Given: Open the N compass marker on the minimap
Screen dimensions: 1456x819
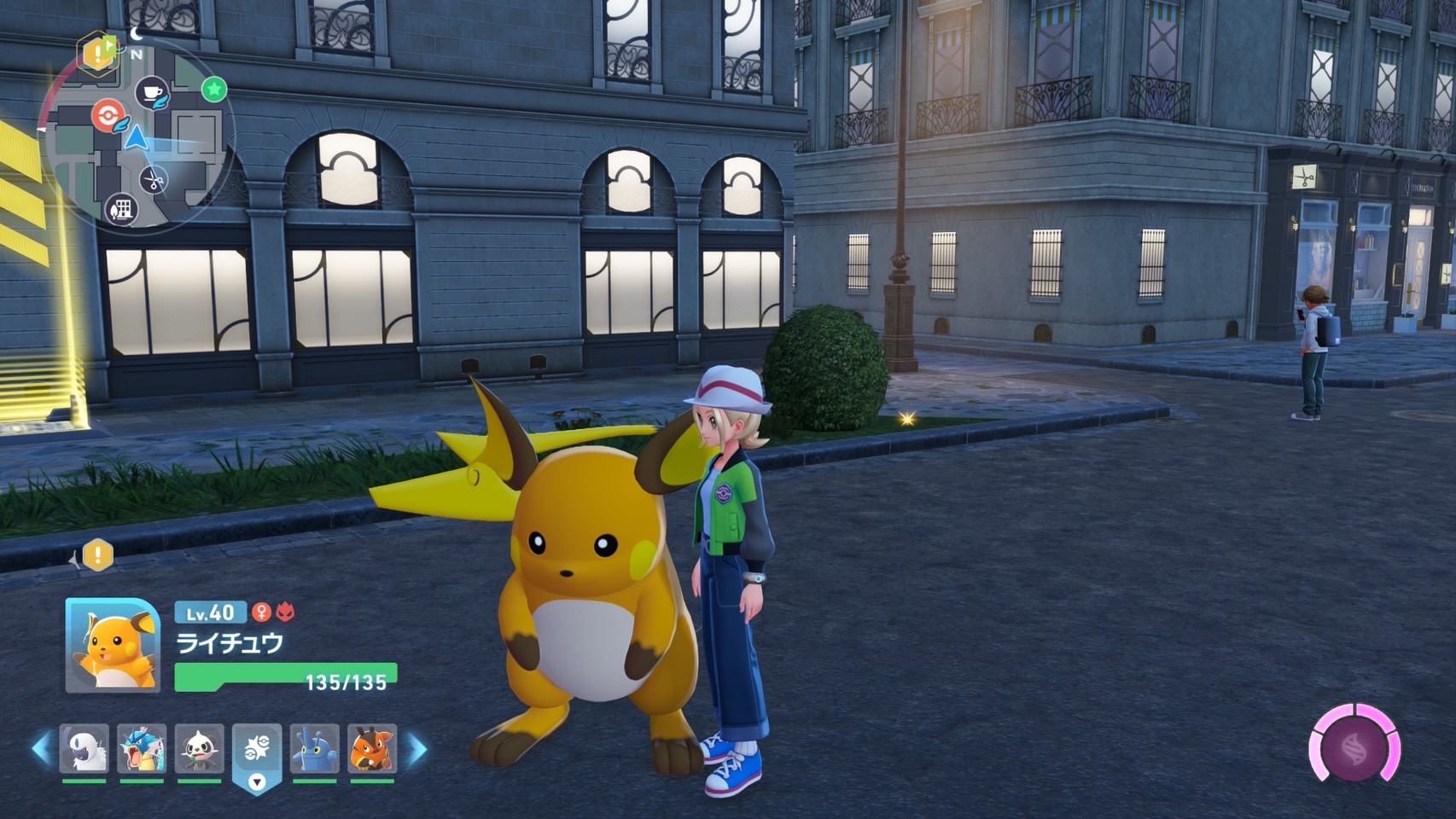Looking at the screenshot, I should (137, 54).
